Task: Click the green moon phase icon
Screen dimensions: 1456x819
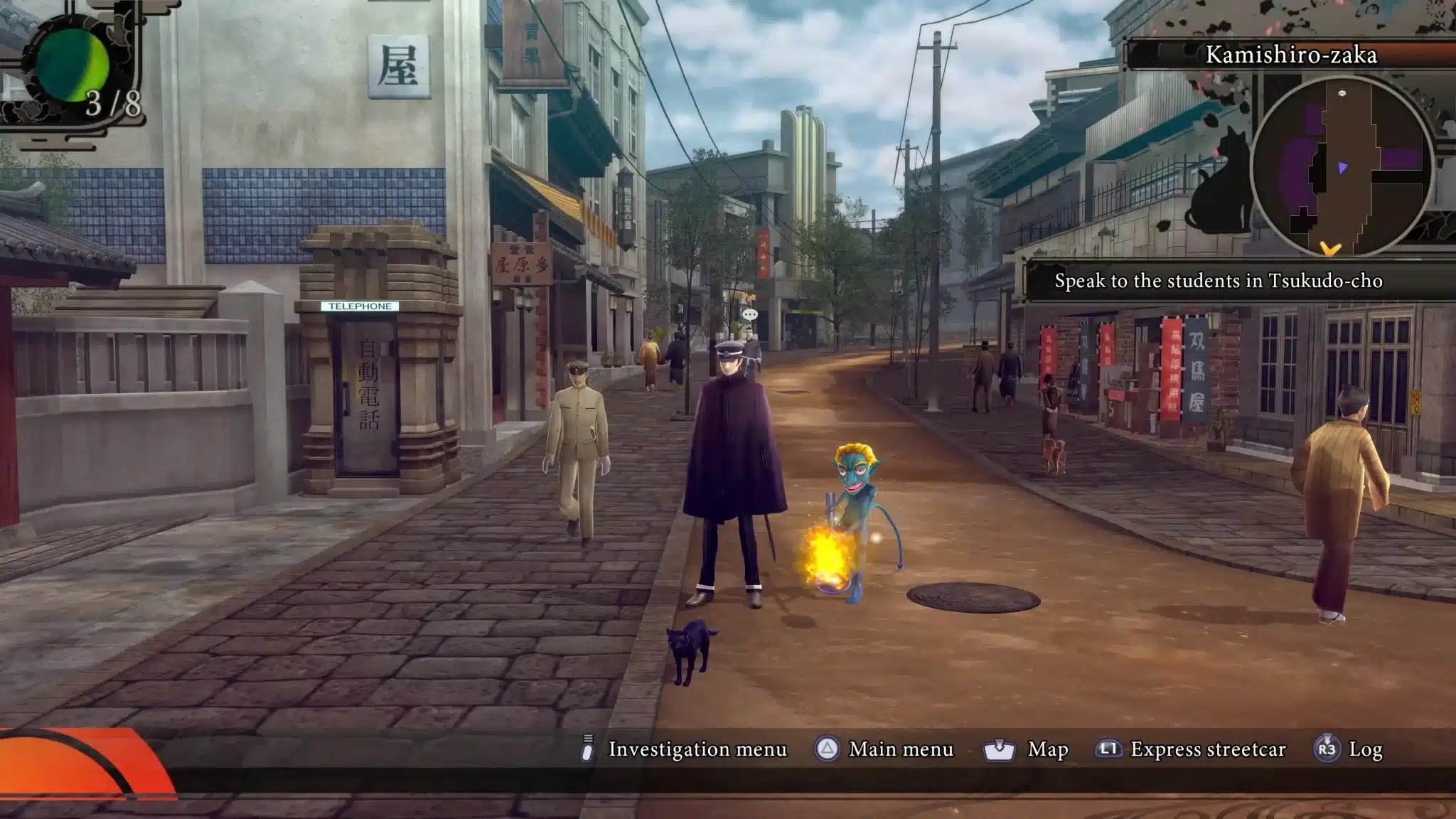Action: (x=72, y=65)
